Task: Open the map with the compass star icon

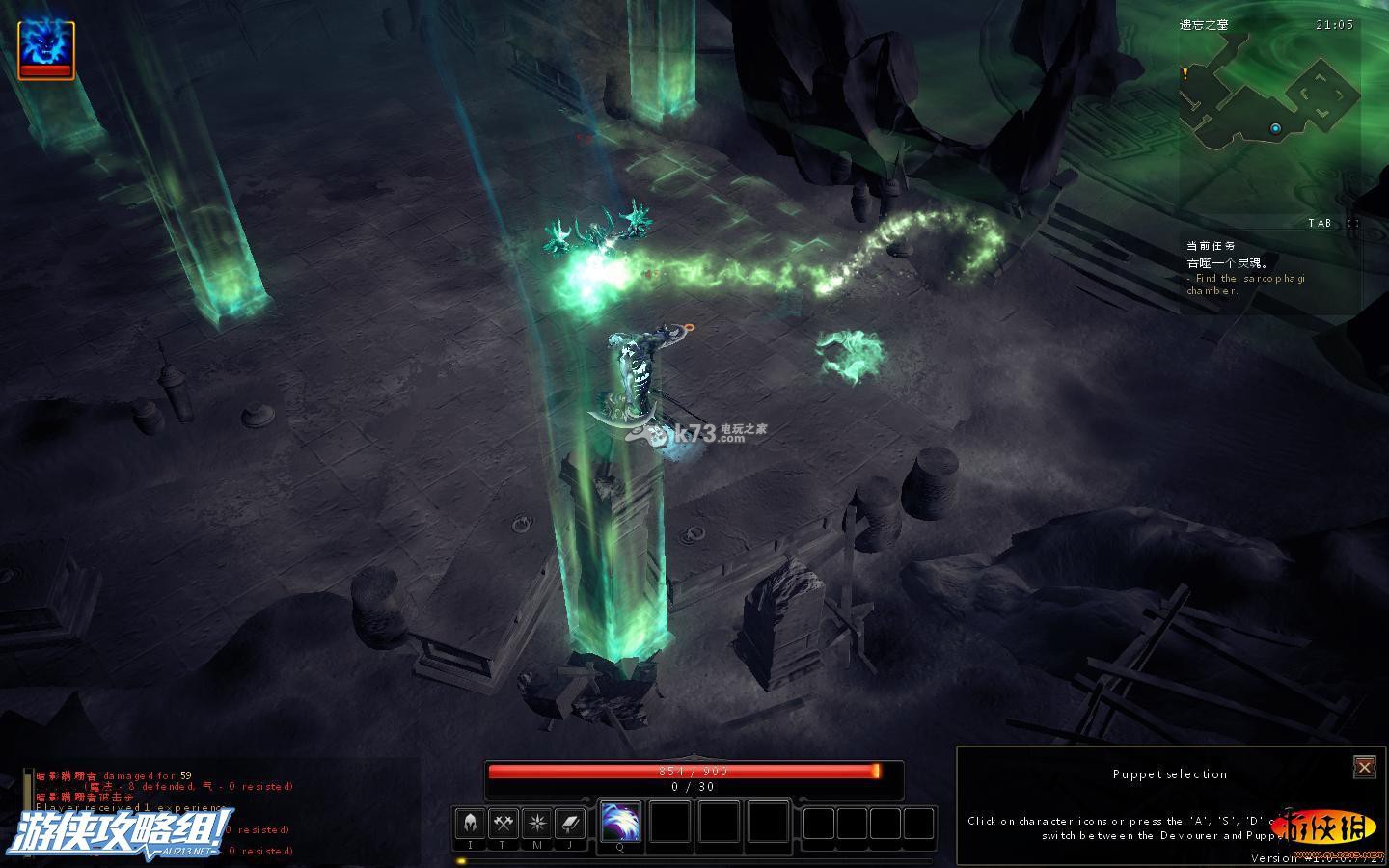Action: coord(536,823)
